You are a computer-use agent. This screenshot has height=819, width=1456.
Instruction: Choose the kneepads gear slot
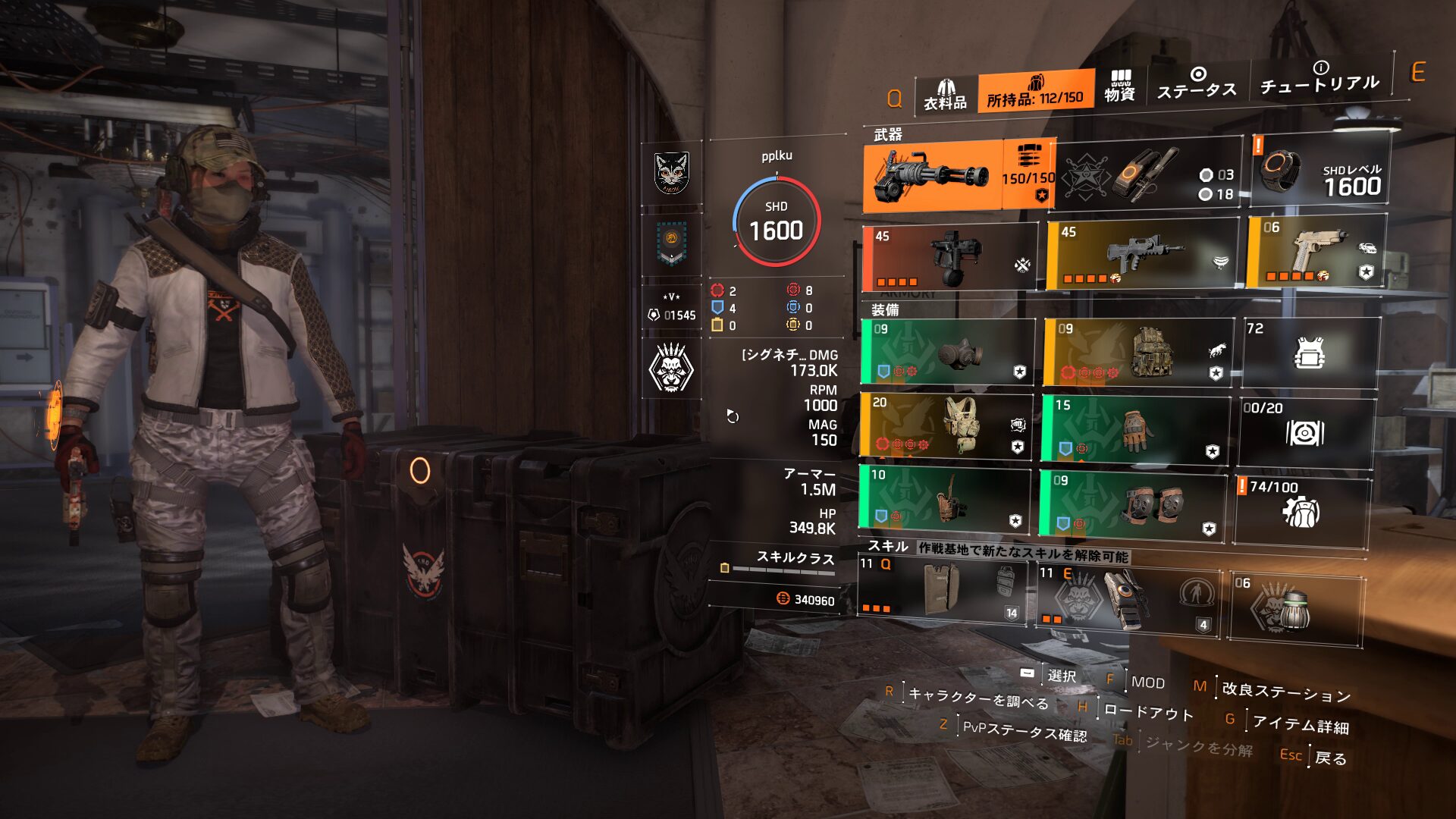(x=1132, y=503)
